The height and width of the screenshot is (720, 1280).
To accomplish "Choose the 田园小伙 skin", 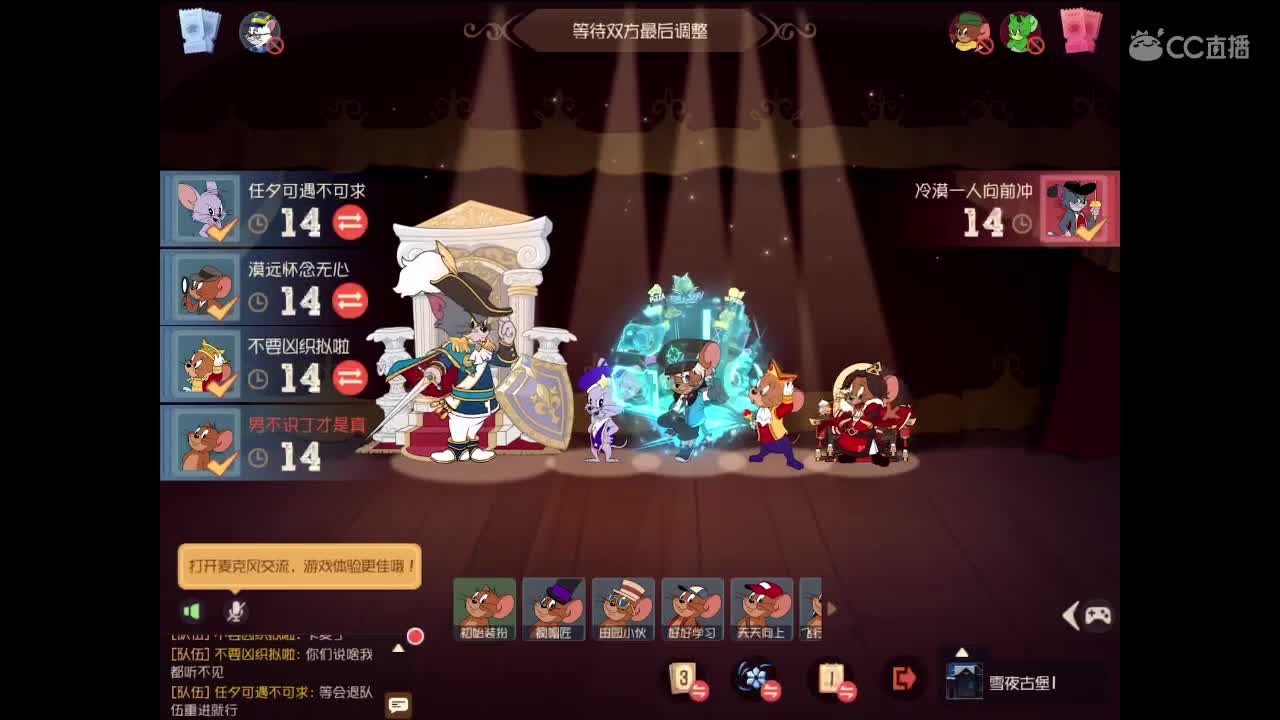I will coord(623,608).
